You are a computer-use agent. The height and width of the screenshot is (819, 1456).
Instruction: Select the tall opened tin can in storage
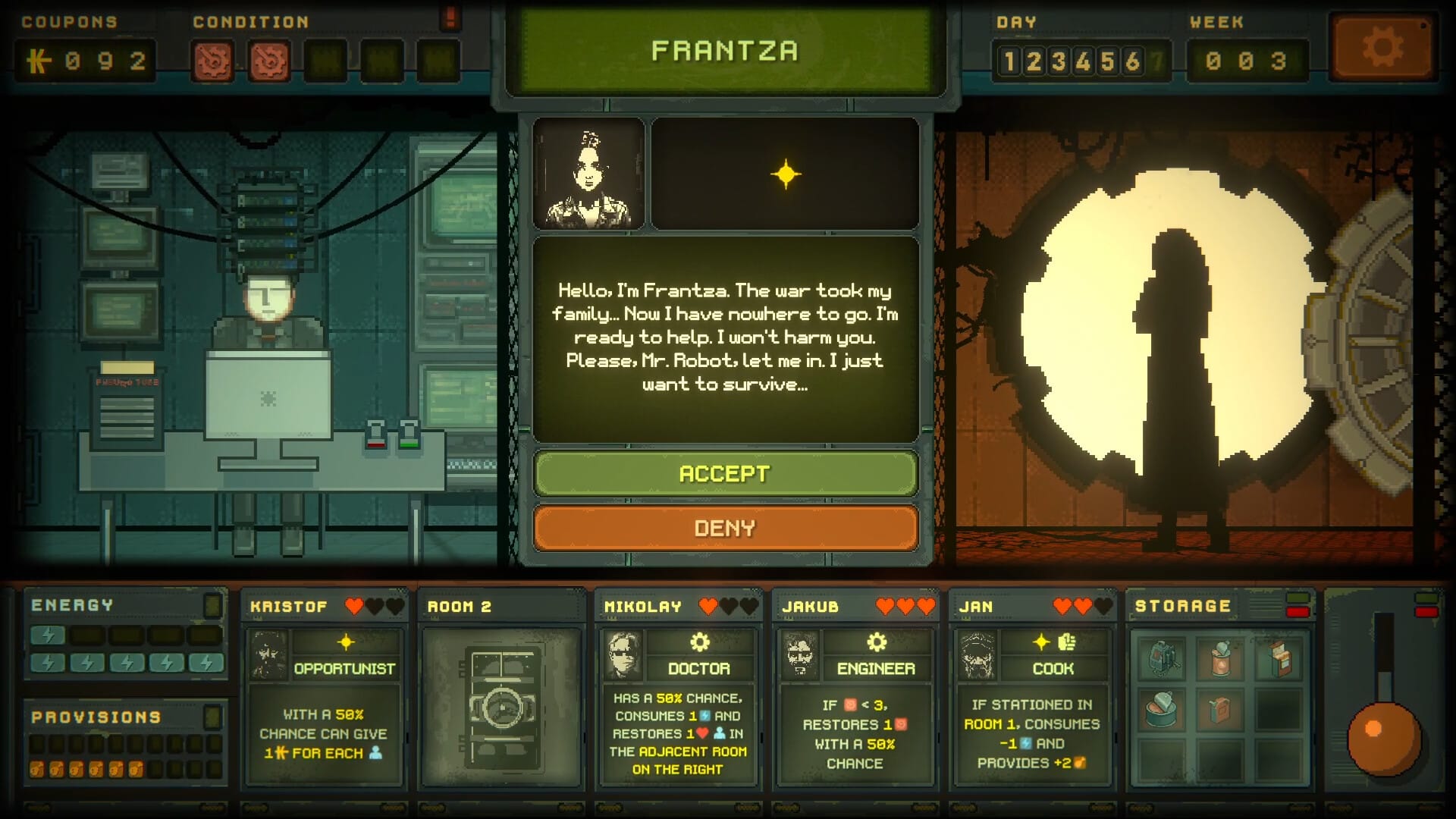click(1220, 657)
